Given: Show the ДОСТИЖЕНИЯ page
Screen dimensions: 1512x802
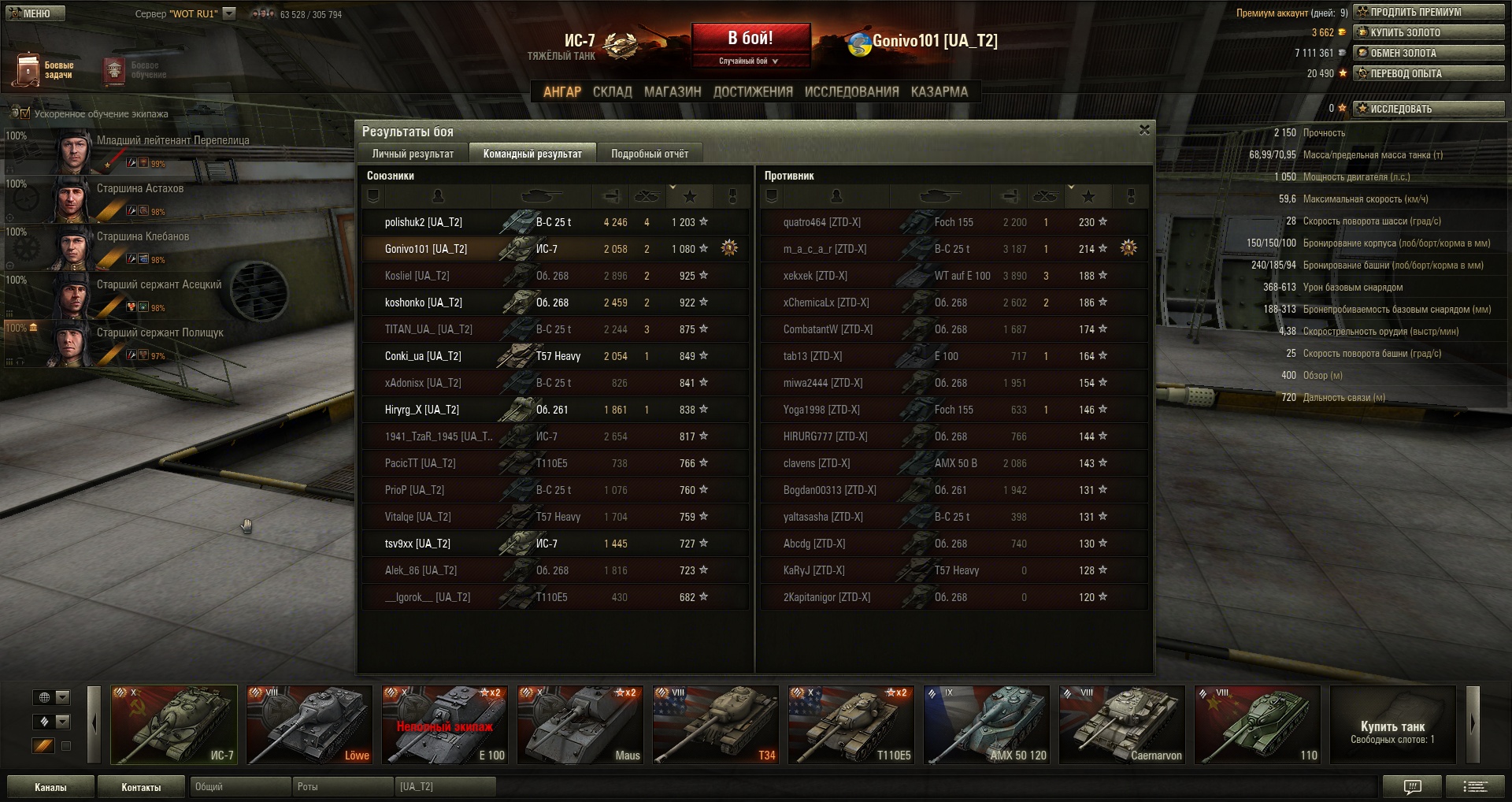Looking at the screenshot, I should click(752, 91).
